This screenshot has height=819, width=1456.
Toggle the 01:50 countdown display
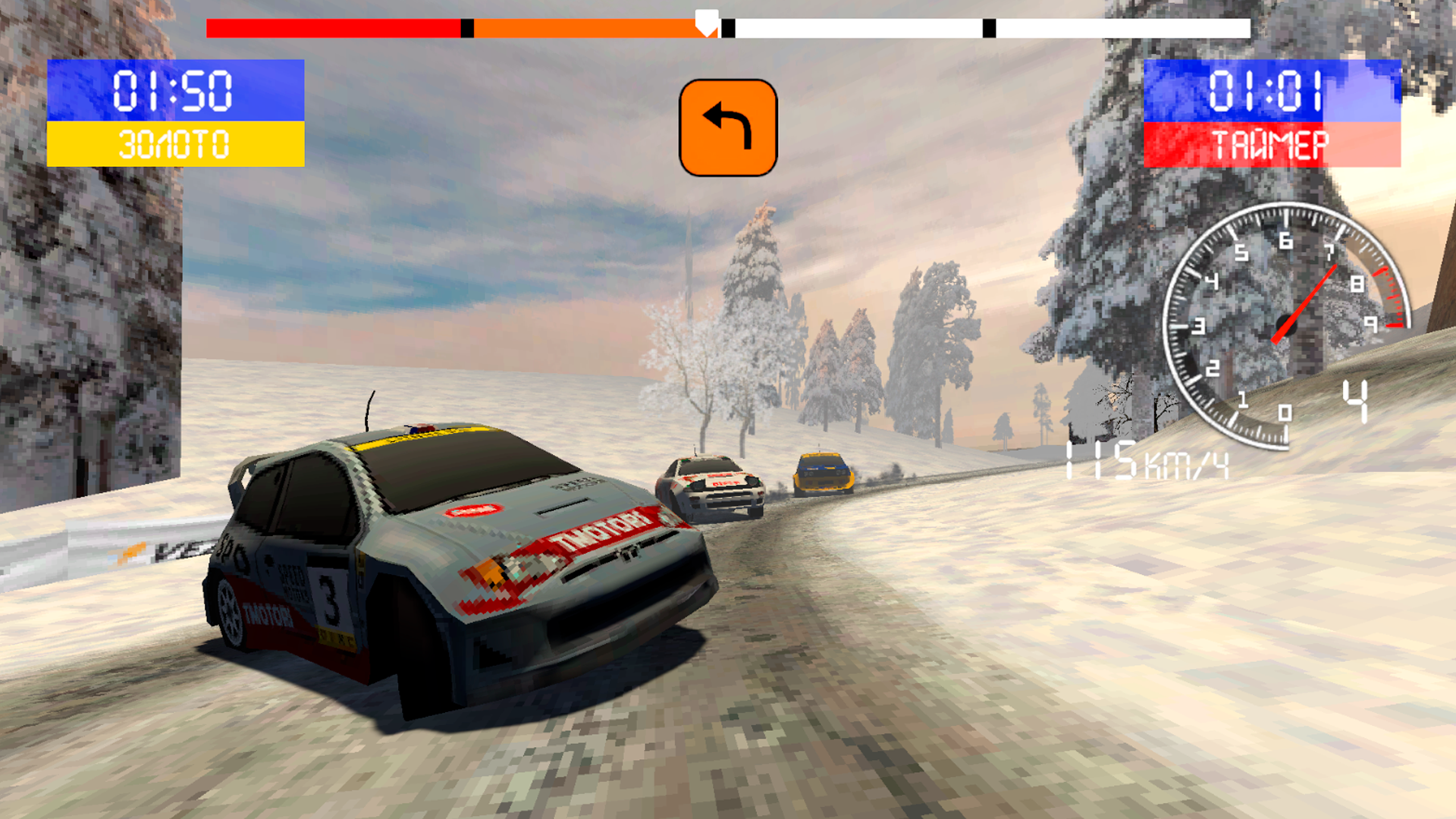tap(174, 91)
